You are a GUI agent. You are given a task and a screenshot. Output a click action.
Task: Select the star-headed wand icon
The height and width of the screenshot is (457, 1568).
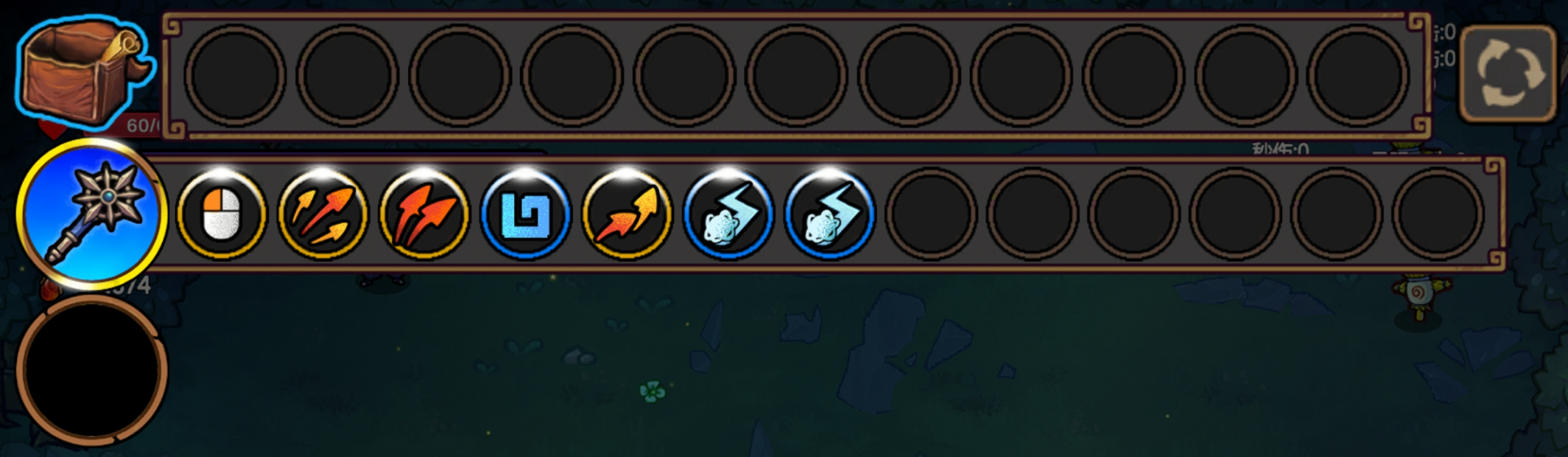(91, 213)
